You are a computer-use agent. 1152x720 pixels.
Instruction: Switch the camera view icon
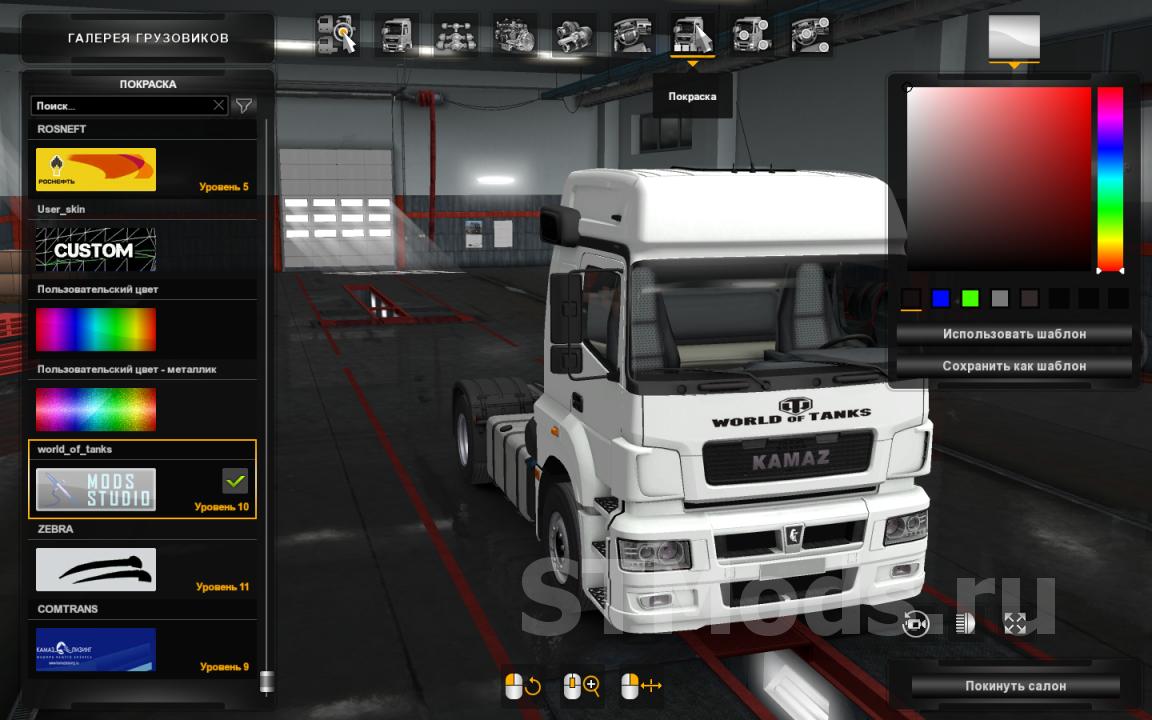pos(915,624)
